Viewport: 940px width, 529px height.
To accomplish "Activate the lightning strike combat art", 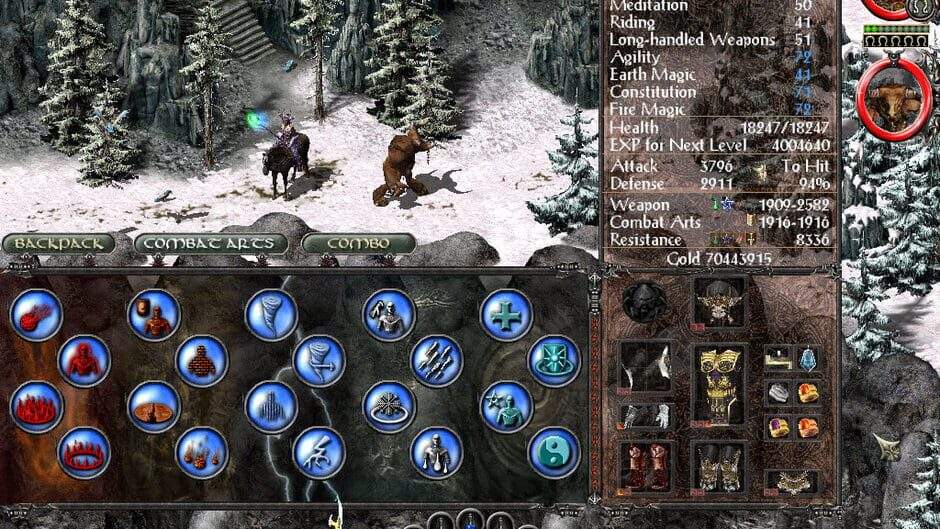I will (319, 452).
